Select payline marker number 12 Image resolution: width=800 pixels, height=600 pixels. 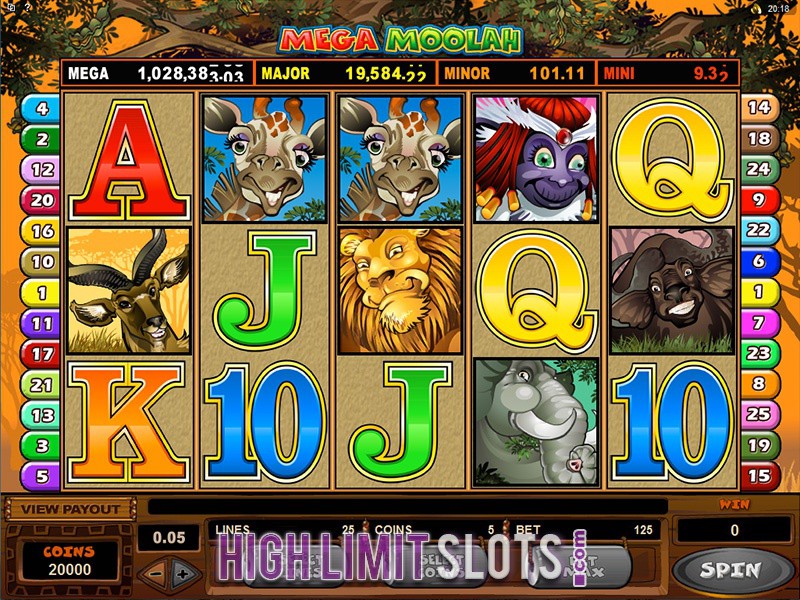[42, 169]
